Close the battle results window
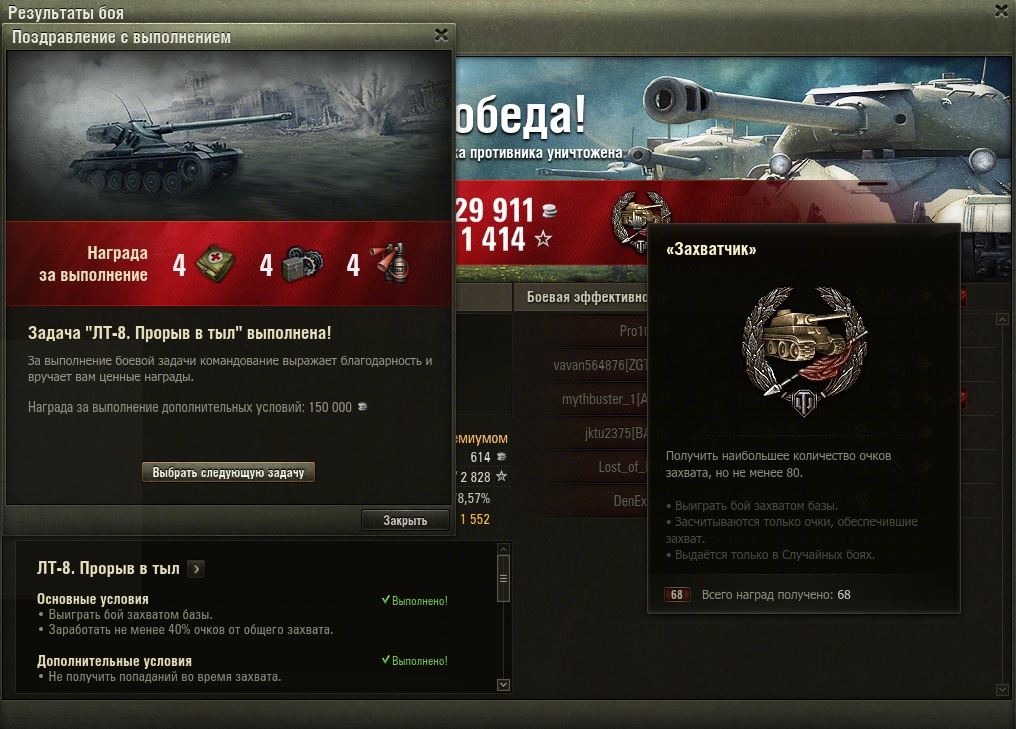1016x729 pixels. tap(1001, 11)
